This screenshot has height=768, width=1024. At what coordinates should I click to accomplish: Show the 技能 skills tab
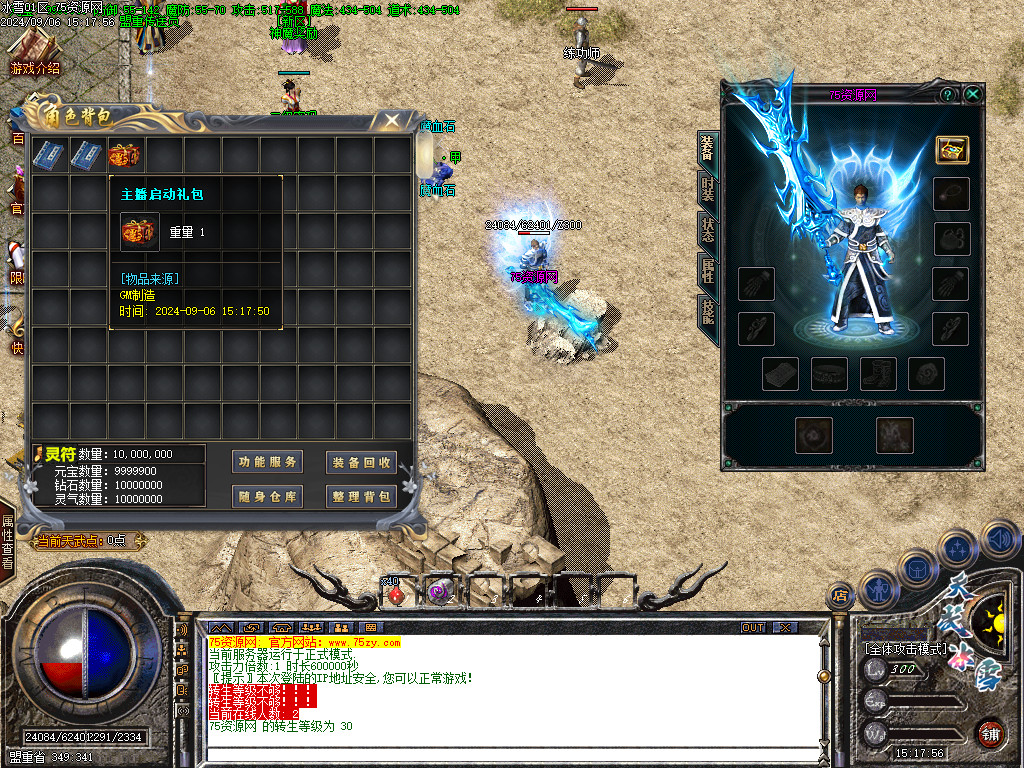(x=707, y=312)
